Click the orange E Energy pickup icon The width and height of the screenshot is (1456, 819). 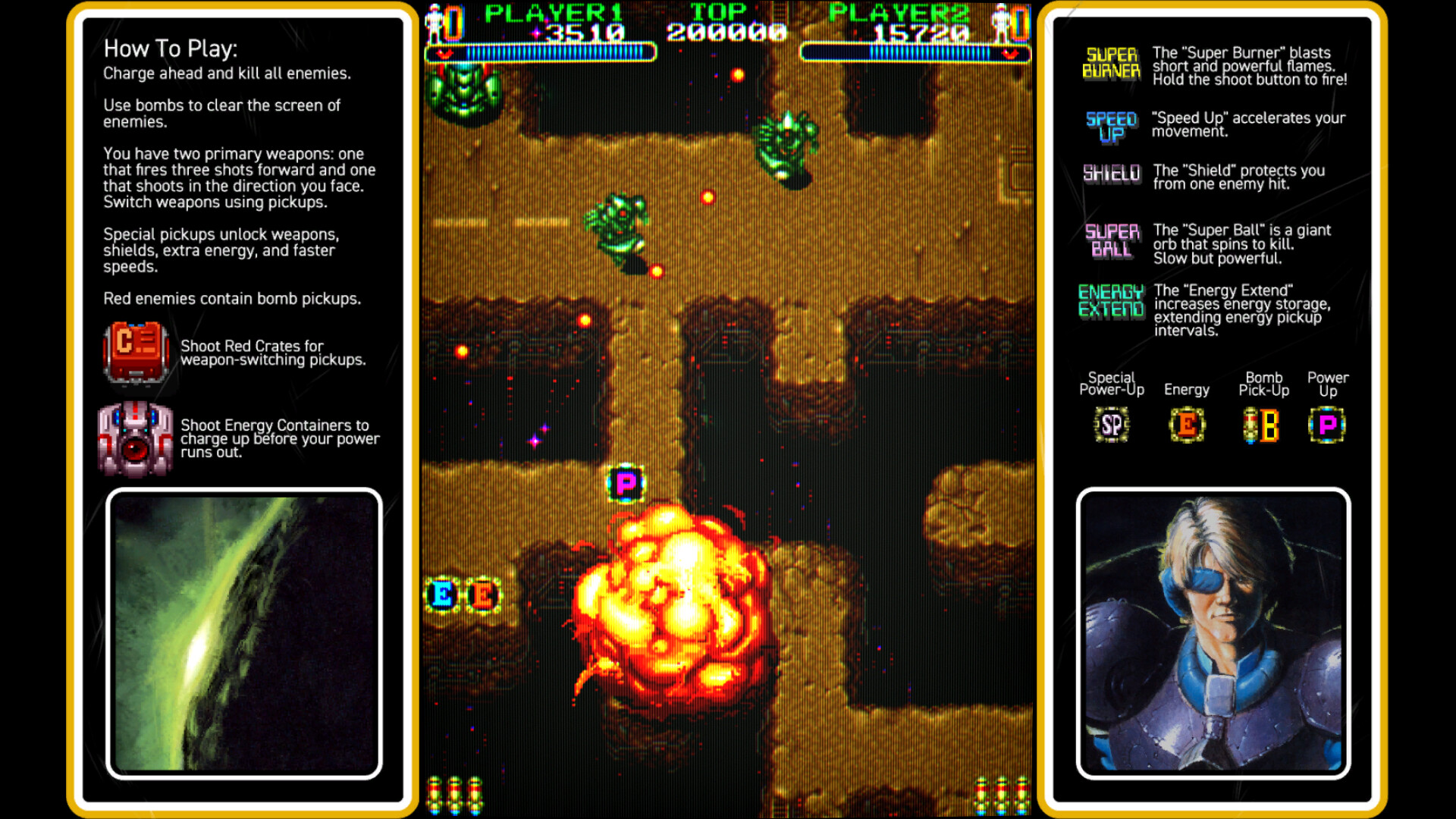[1187, 425]
